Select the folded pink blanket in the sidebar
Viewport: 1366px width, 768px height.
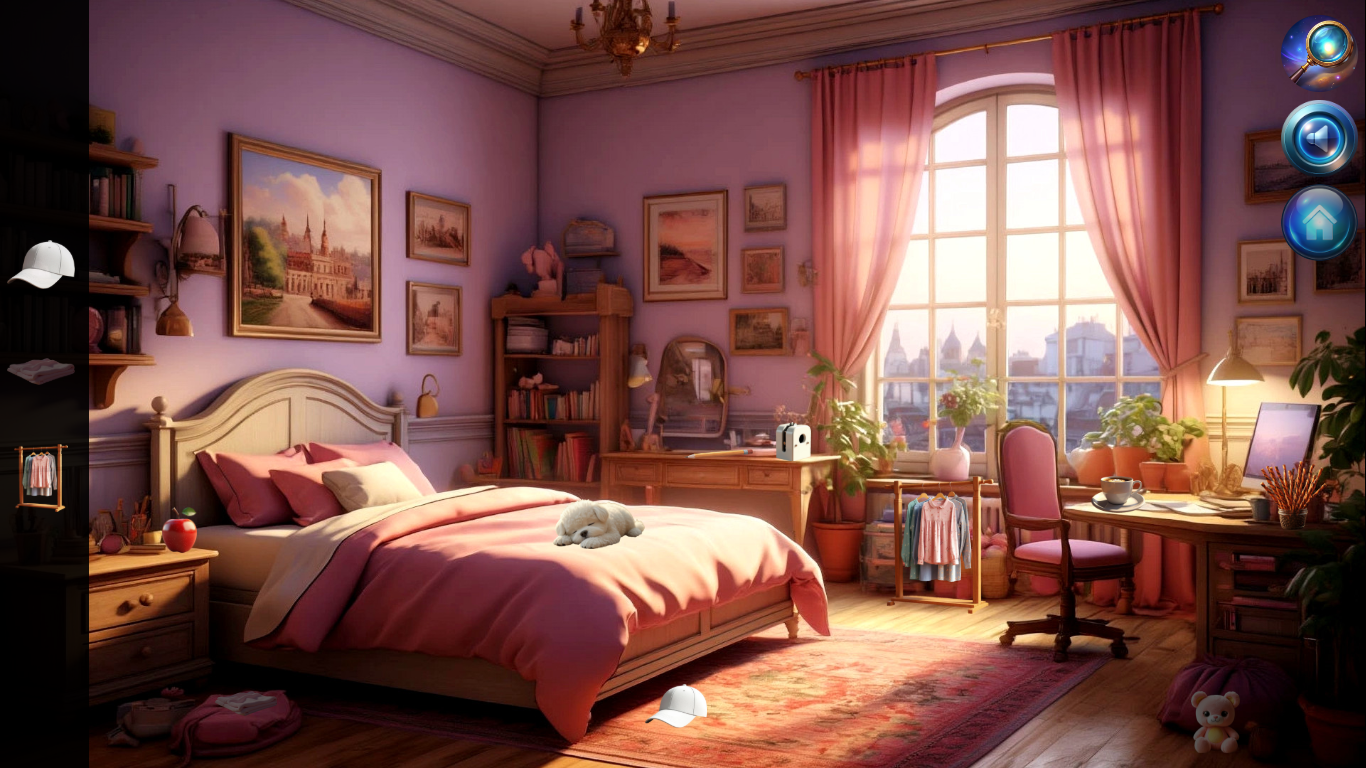(40, 370)
